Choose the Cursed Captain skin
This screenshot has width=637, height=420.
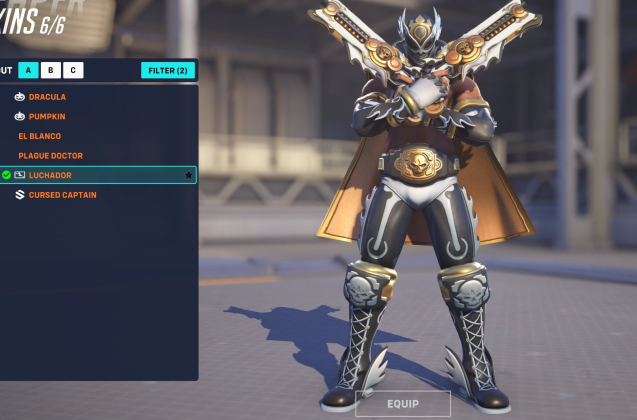tap(62, 195)
